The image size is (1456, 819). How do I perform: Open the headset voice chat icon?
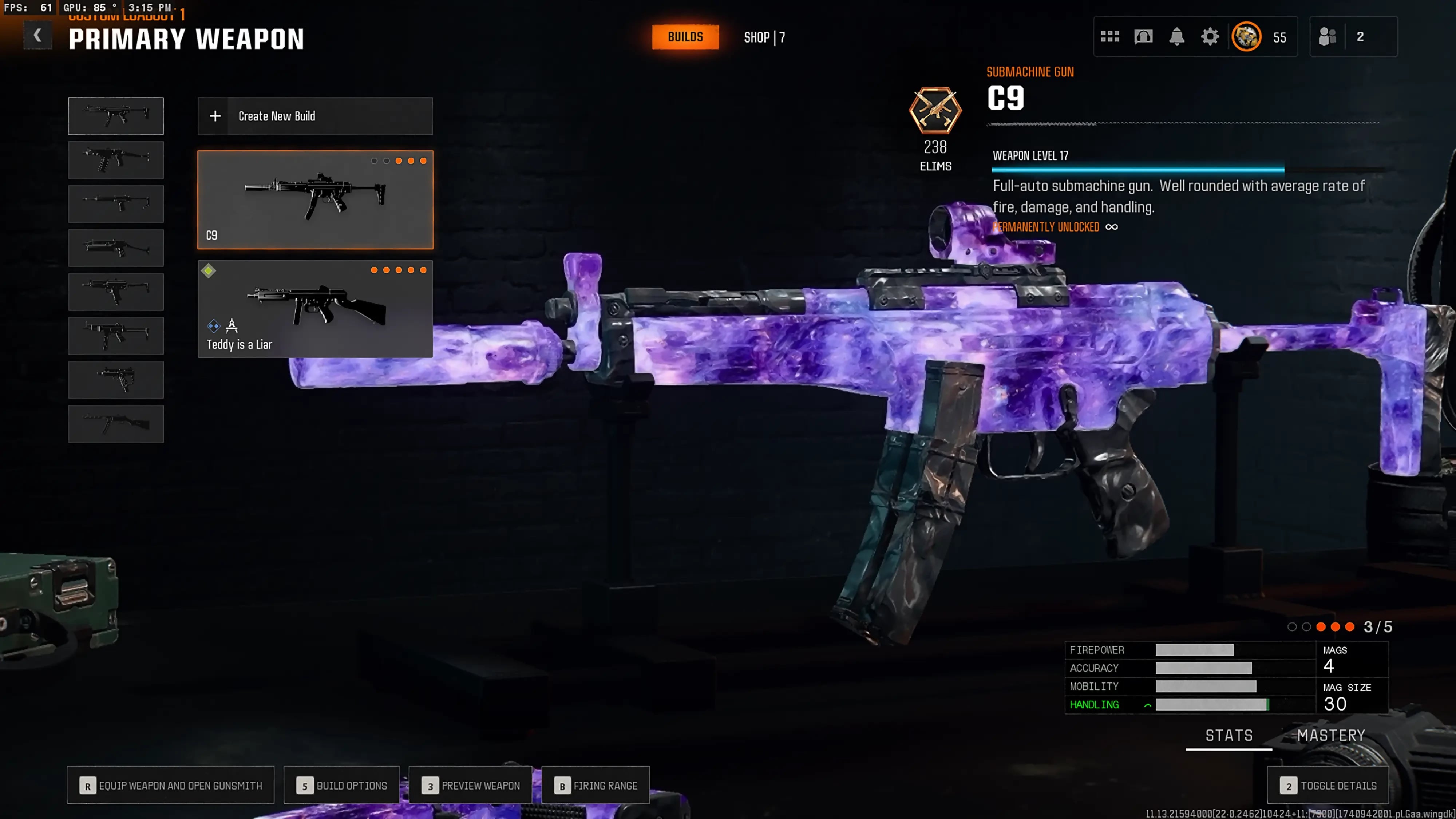[1143, 37]
